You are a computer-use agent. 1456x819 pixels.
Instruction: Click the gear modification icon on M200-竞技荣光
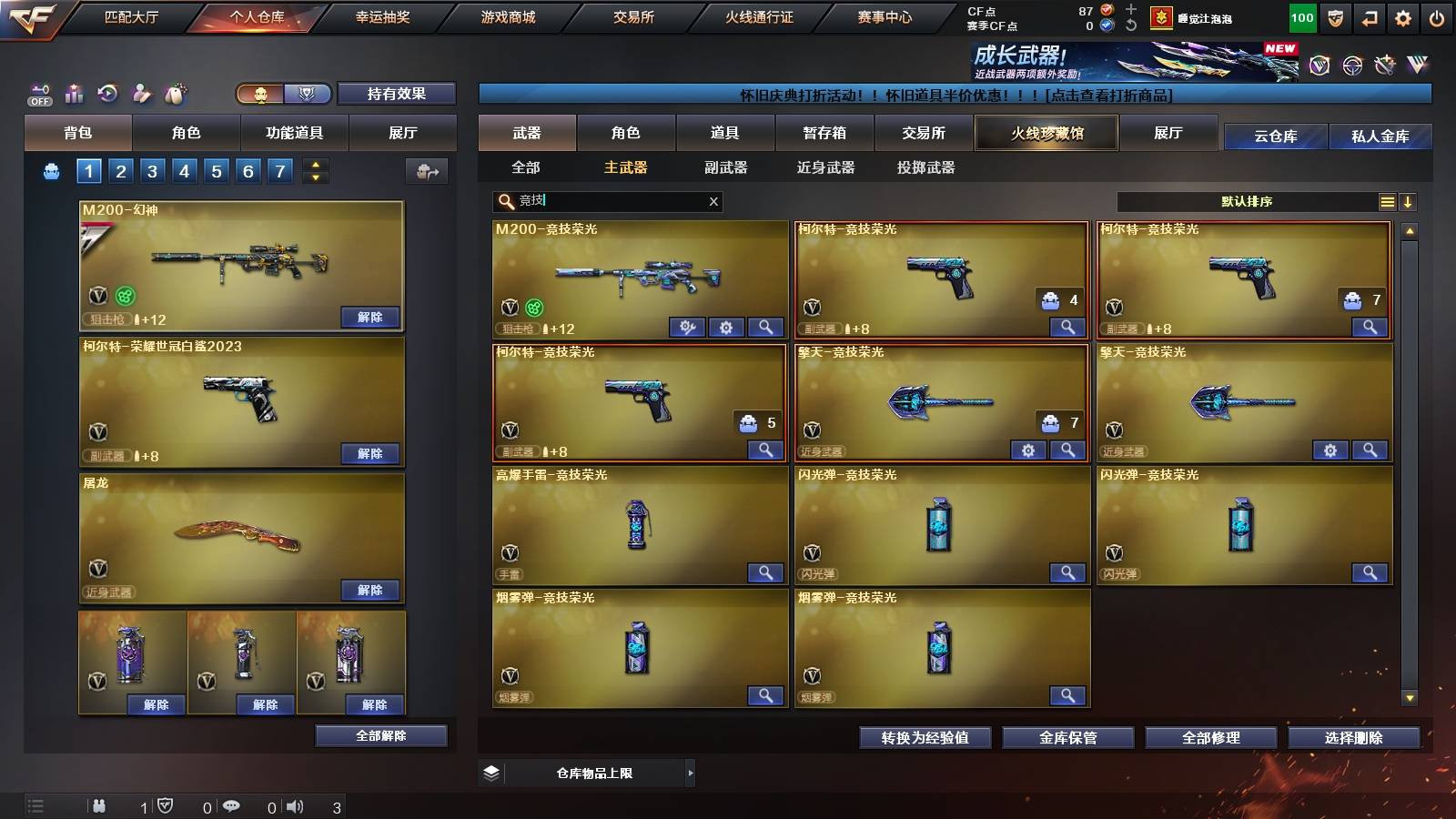724,327
